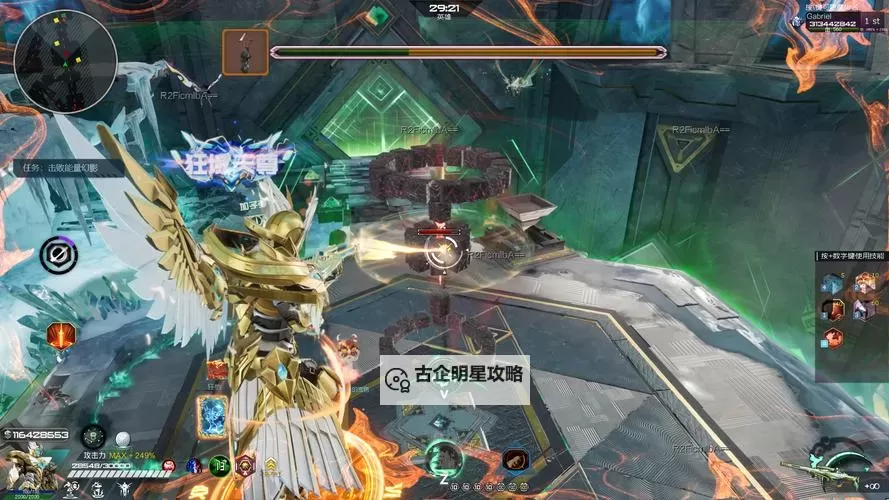Activate the green glowing buff icon

point(219,465)
